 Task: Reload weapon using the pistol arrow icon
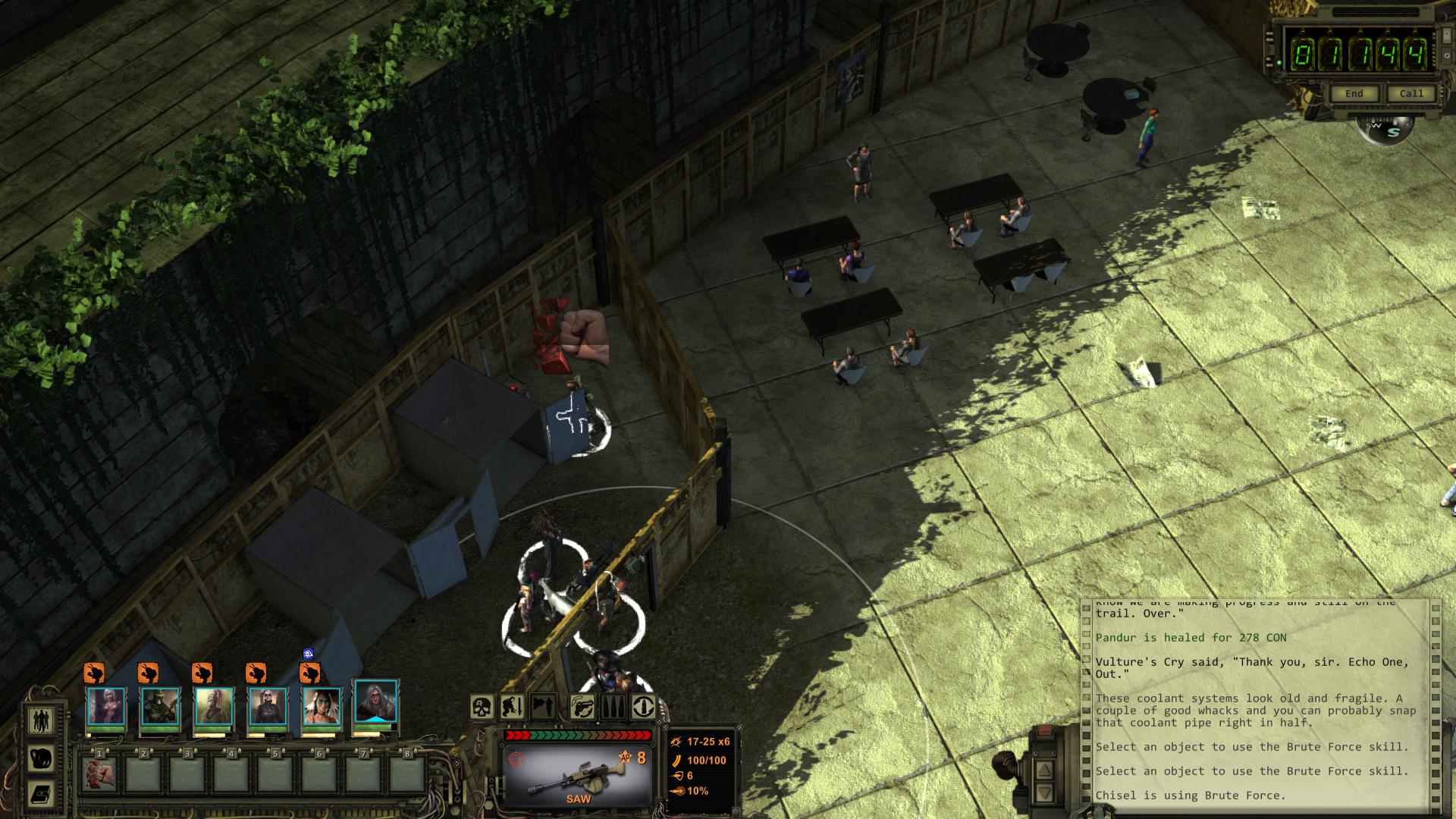pyautogui.click(x=582, y=708)
